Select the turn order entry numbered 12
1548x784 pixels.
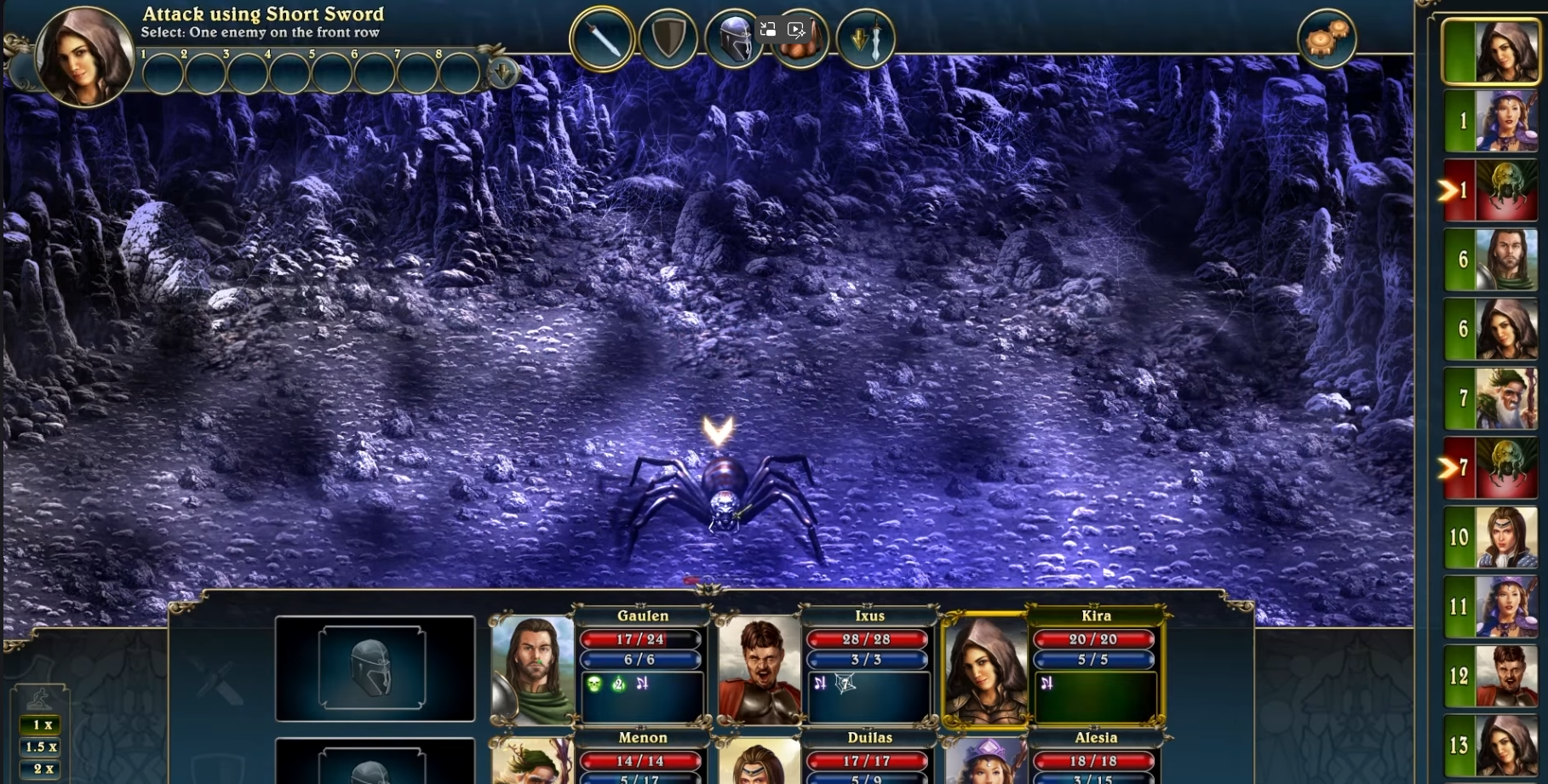1490,676
